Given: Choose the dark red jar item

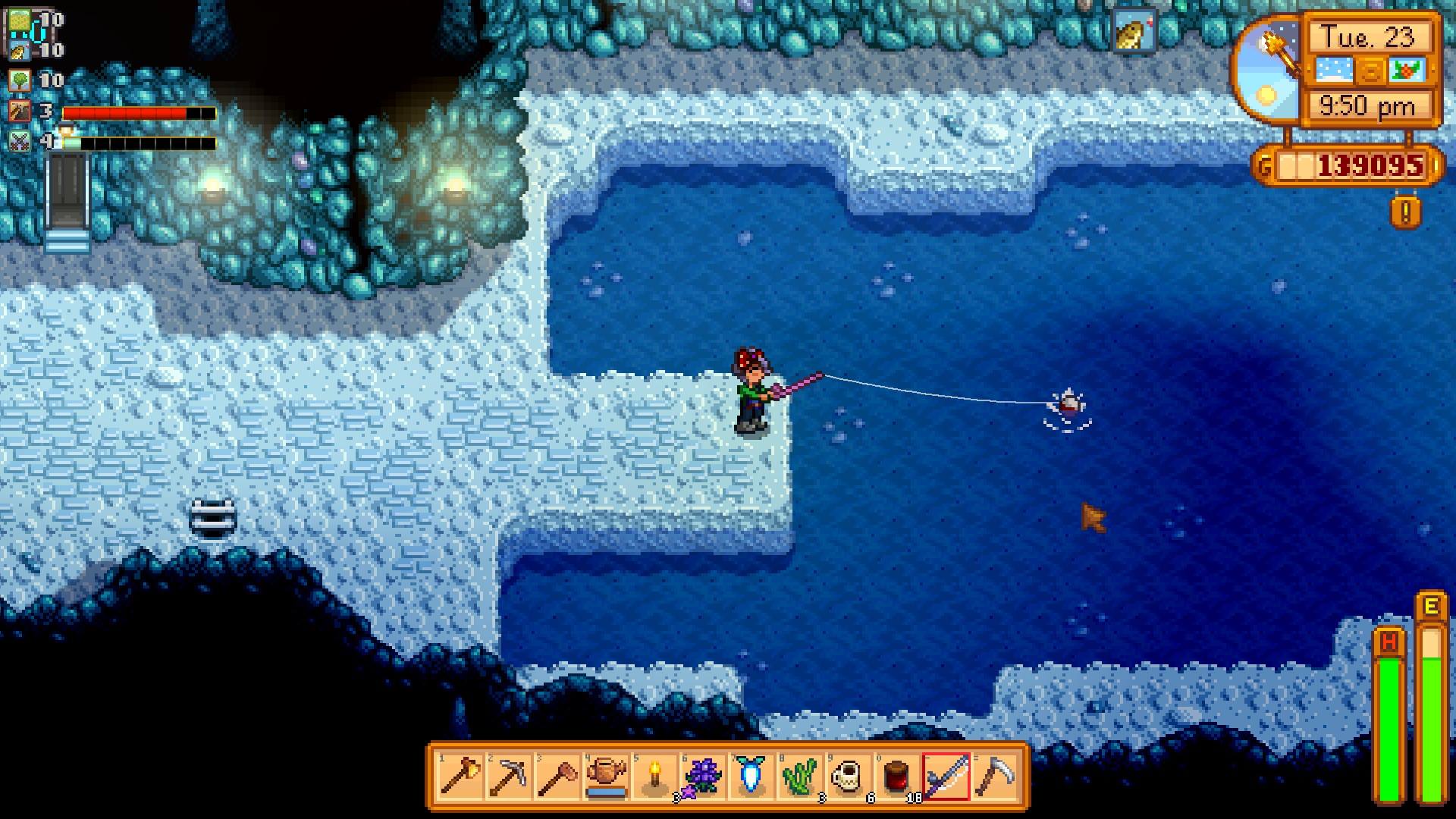Looking at the screenshot, I should point(897,777).
